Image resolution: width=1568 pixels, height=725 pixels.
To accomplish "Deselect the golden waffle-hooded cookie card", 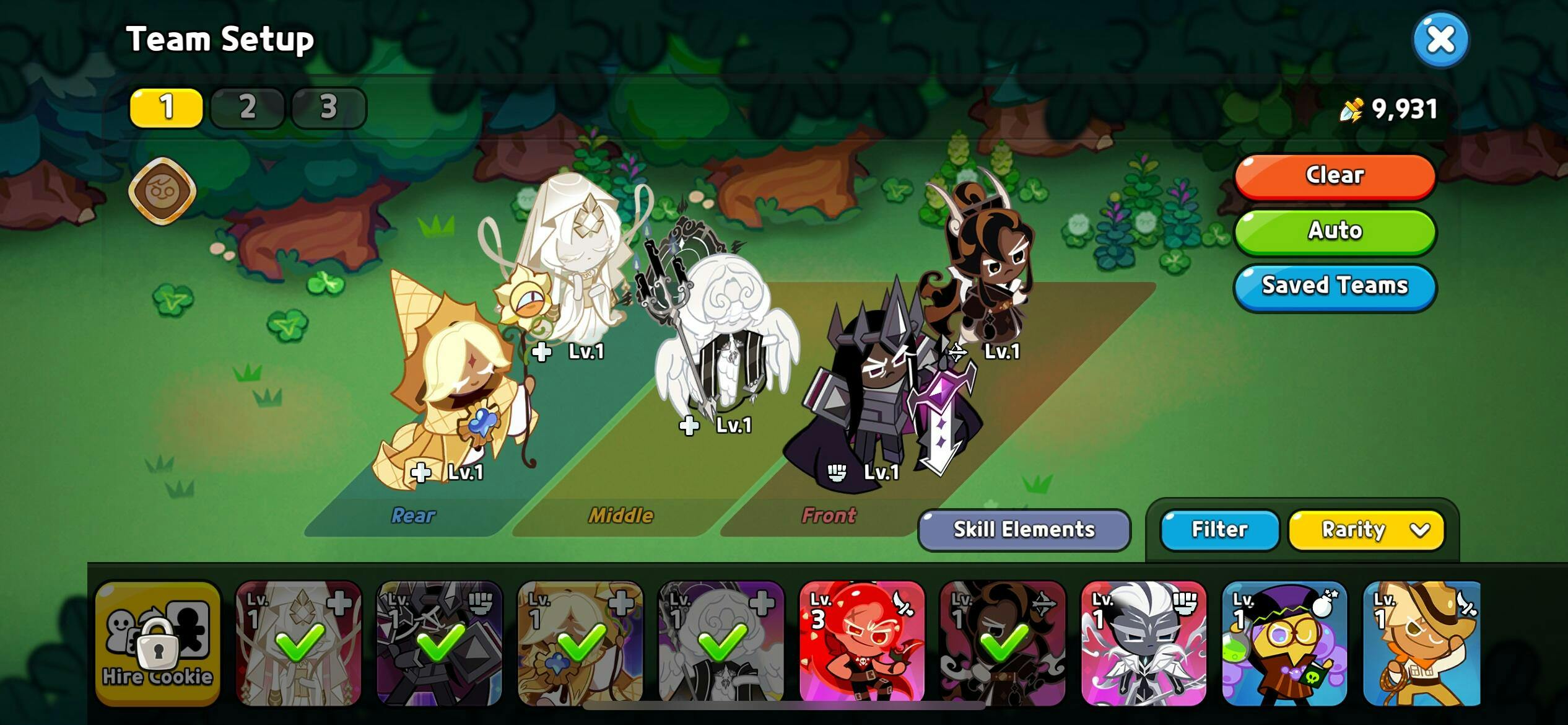I will [580, 643].
